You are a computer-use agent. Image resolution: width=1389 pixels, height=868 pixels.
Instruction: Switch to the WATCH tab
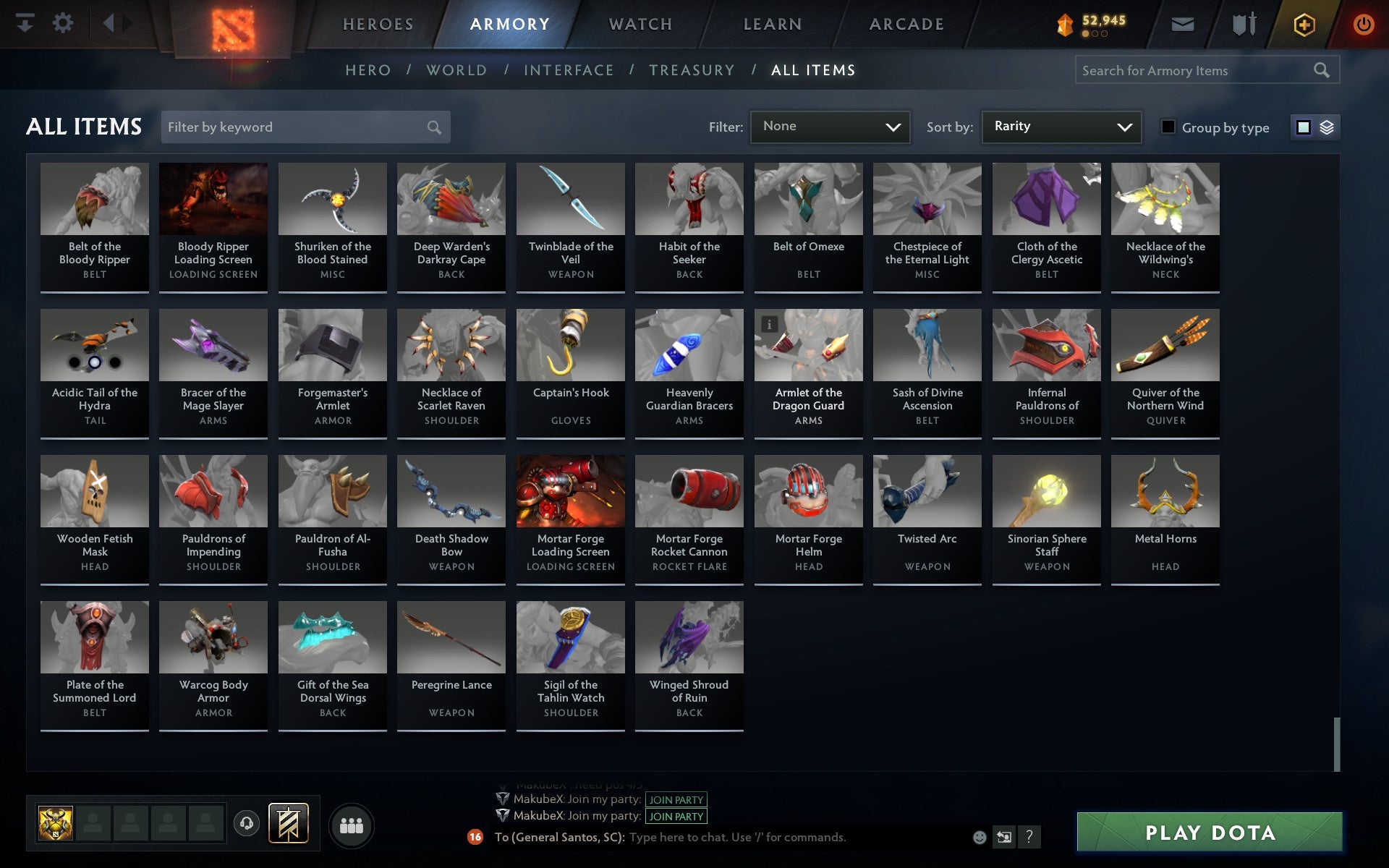(x=640, y=23)
